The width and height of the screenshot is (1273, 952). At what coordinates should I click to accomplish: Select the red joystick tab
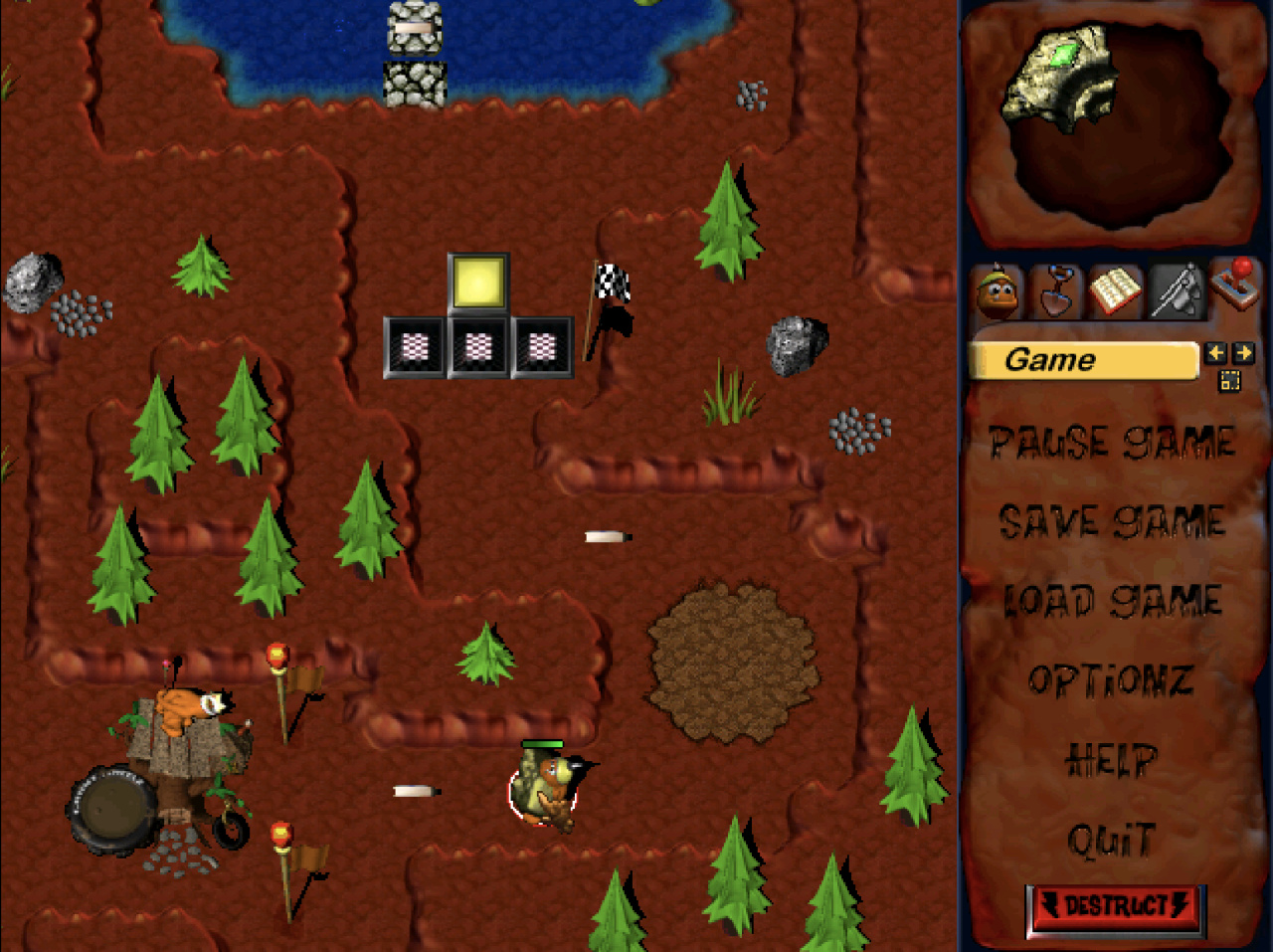click(1236, 287)
